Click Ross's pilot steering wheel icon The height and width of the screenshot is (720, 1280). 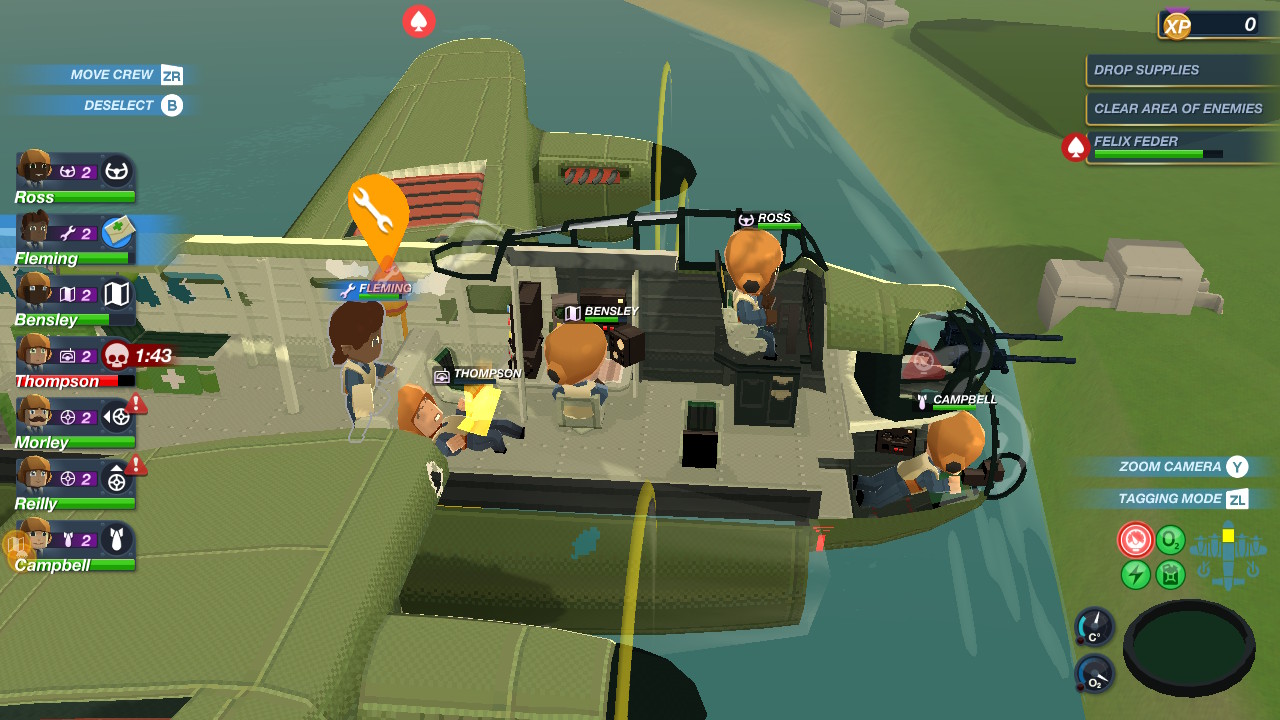coord(118,171)
